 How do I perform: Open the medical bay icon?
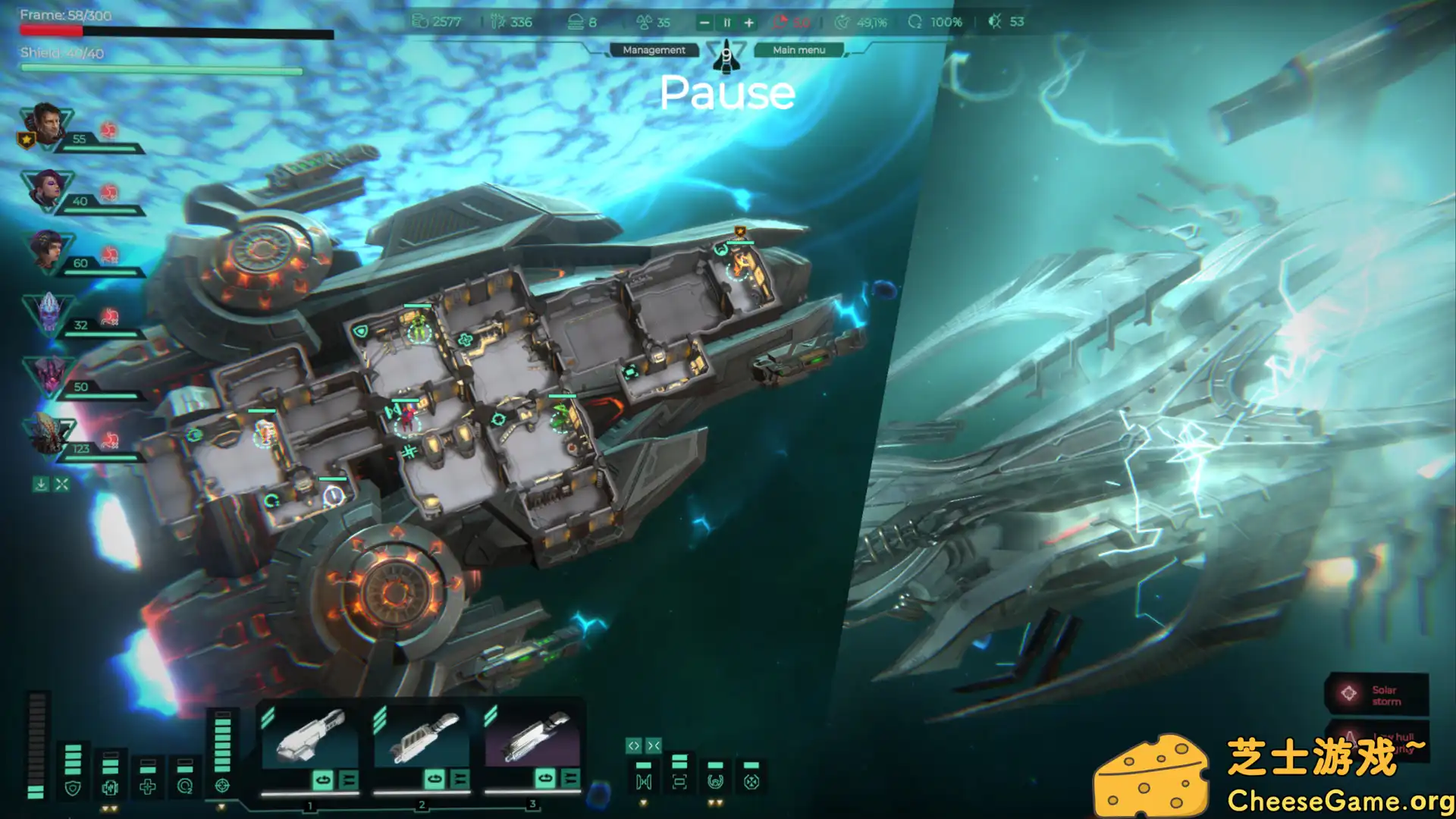(147, 787)
